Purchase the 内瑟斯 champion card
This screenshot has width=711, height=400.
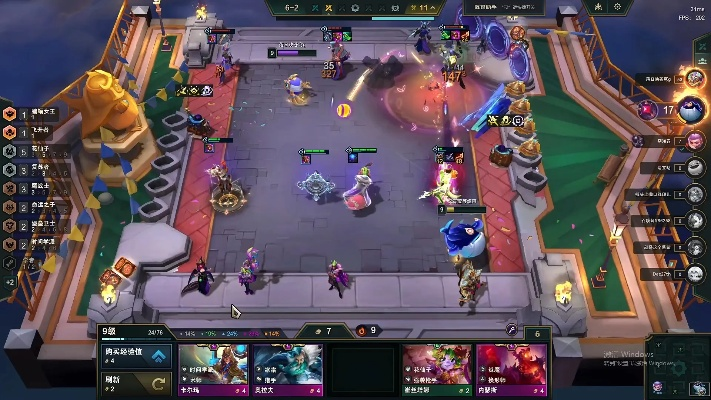(x=511, y=370)
